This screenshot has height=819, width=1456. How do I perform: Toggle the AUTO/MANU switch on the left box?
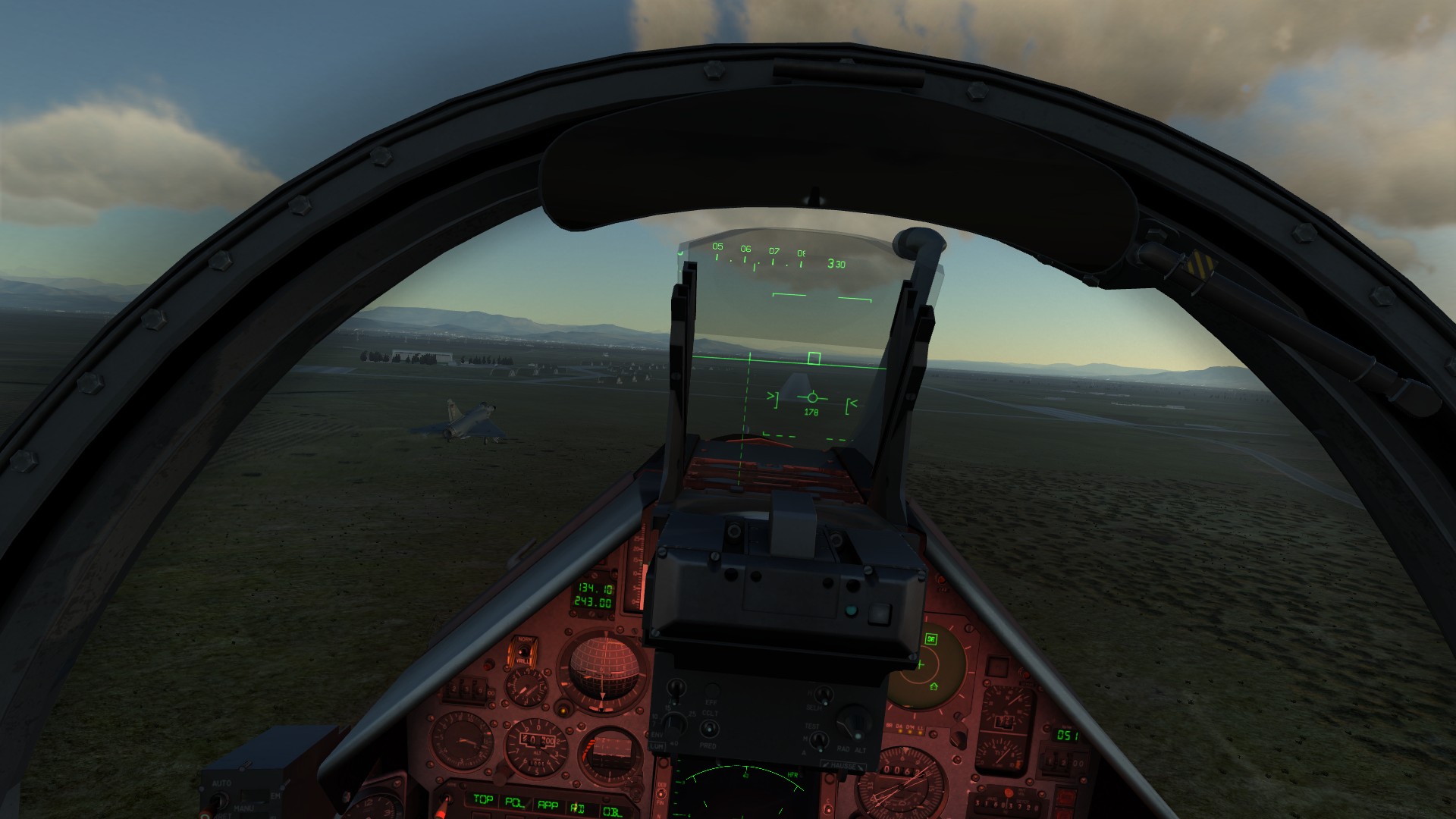point(219,800)
